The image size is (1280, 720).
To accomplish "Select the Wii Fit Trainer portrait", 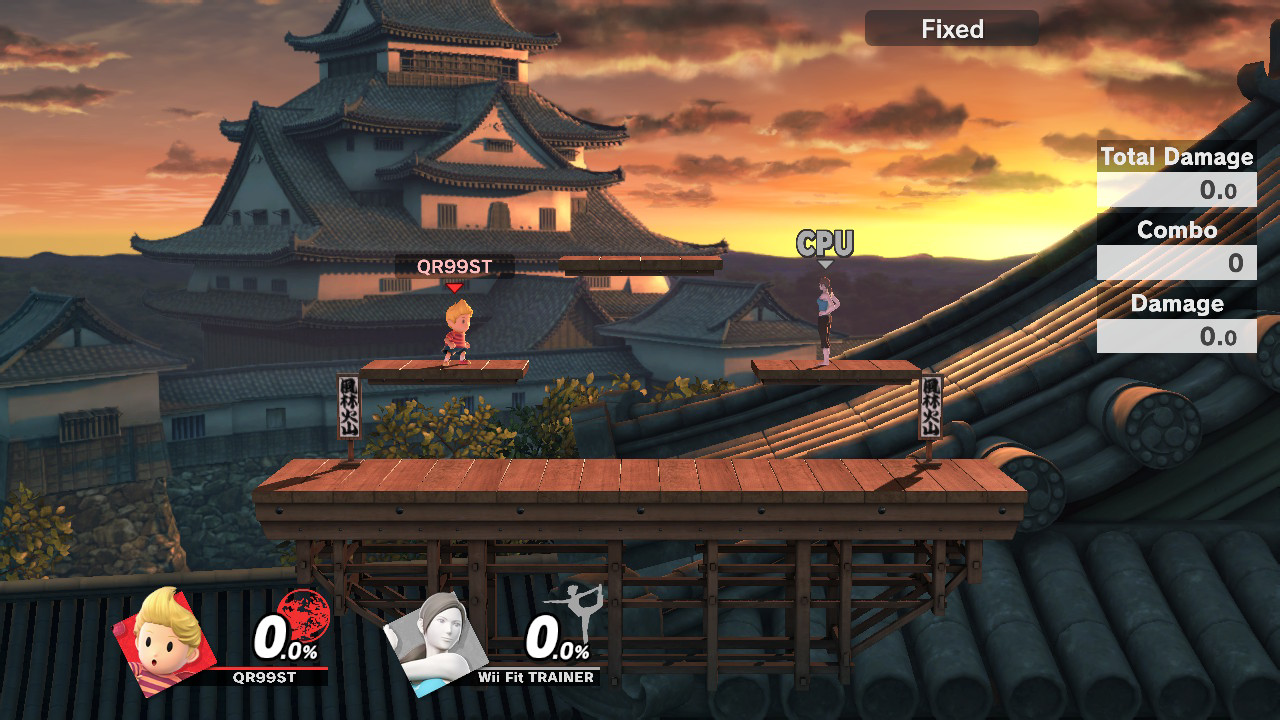I will 436,642.
